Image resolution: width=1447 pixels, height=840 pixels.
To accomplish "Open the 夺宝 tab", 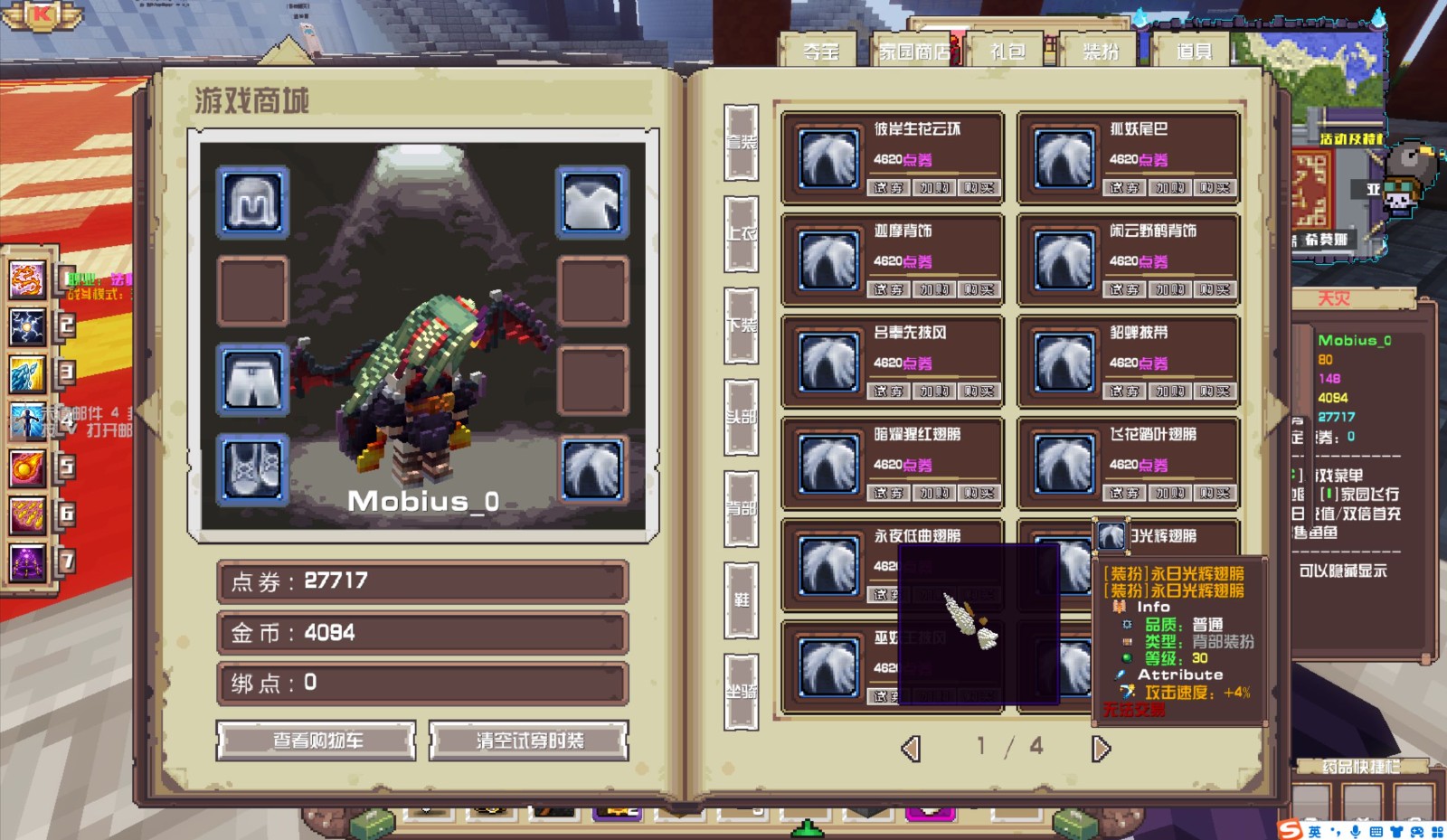I will (x=821, y=52).
